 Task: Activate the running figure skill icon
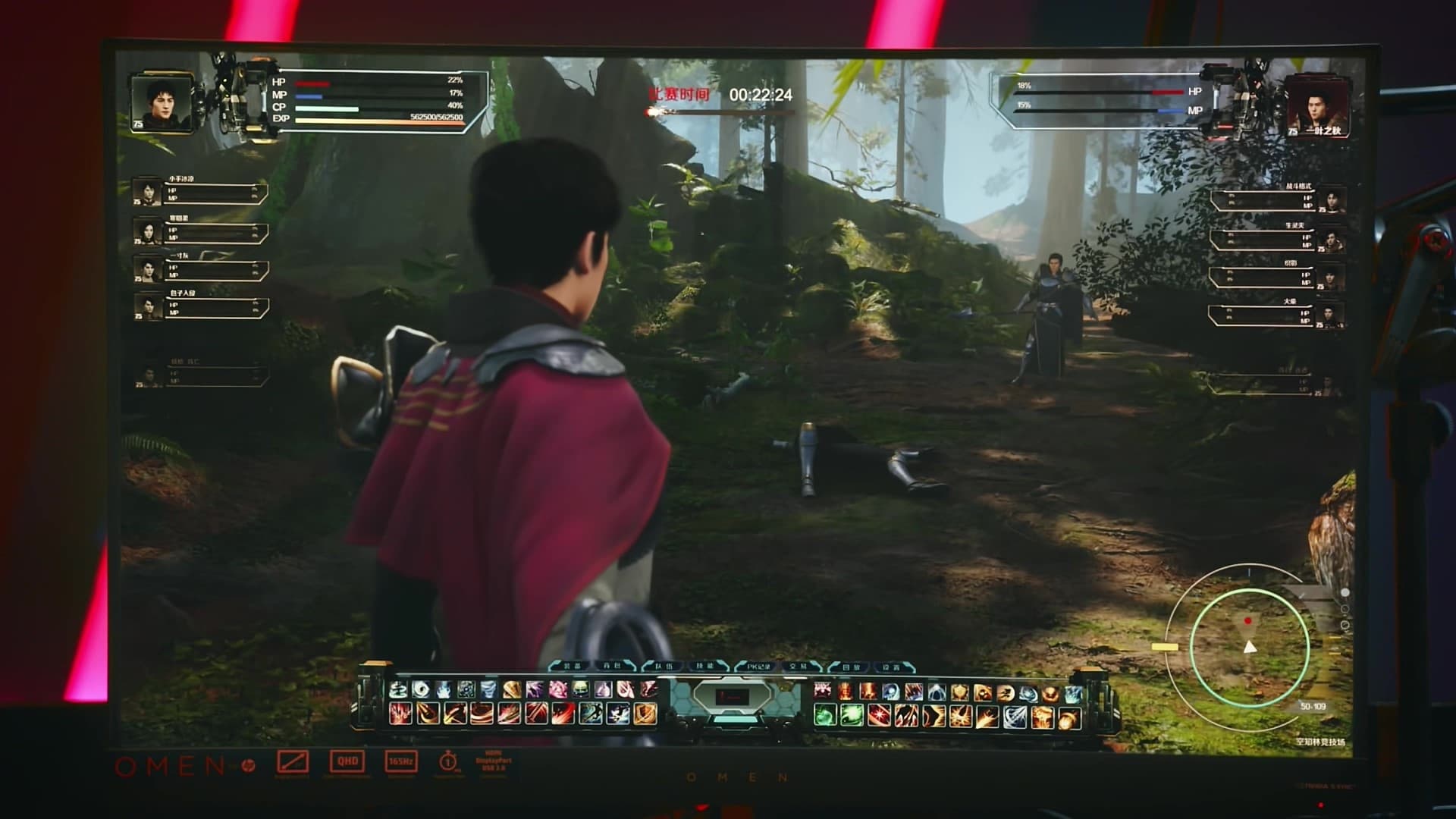(x=1006, y=692)
